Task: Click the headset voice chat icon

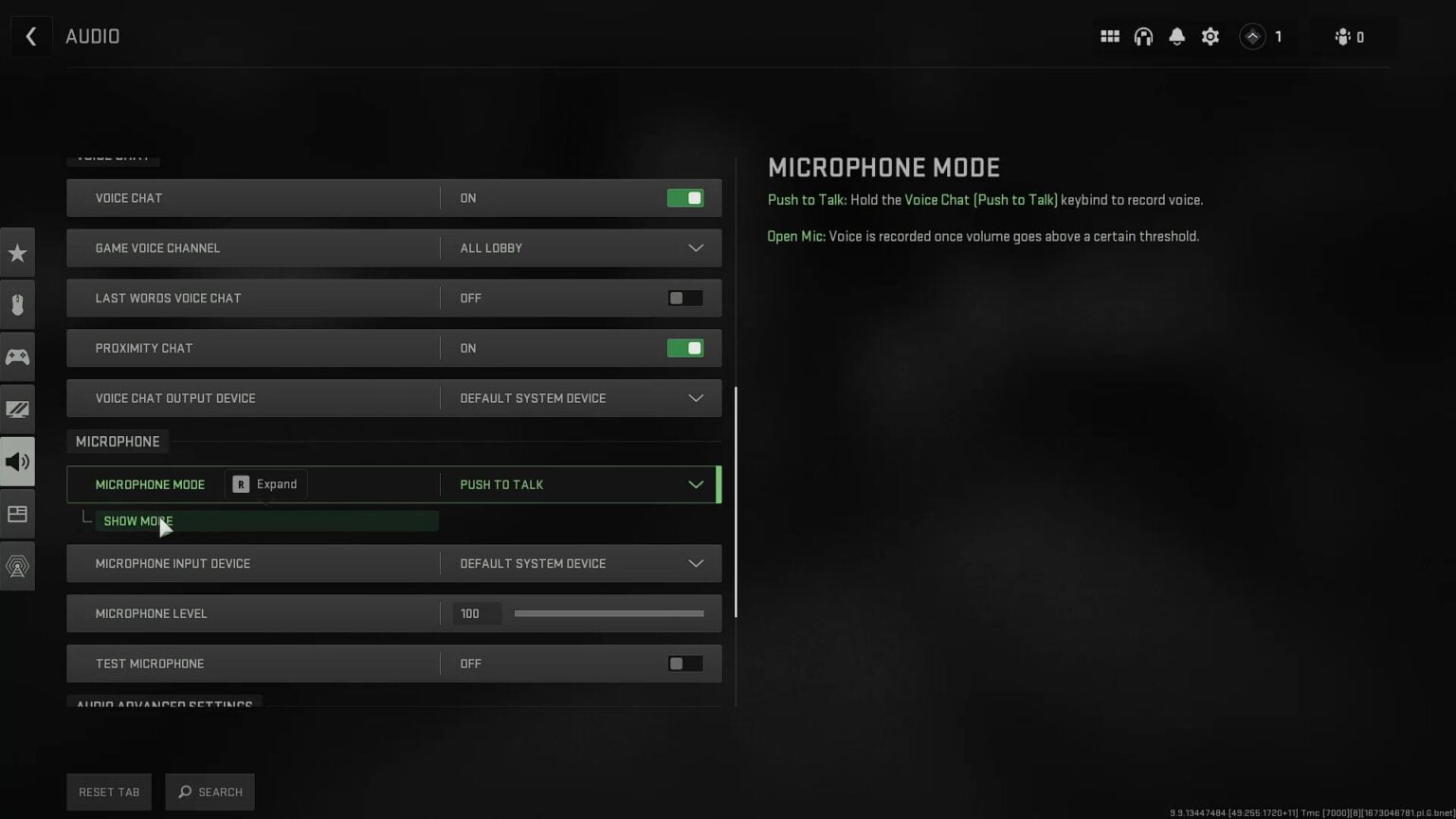Action: pyautogui.click(x=1143, y=36)
